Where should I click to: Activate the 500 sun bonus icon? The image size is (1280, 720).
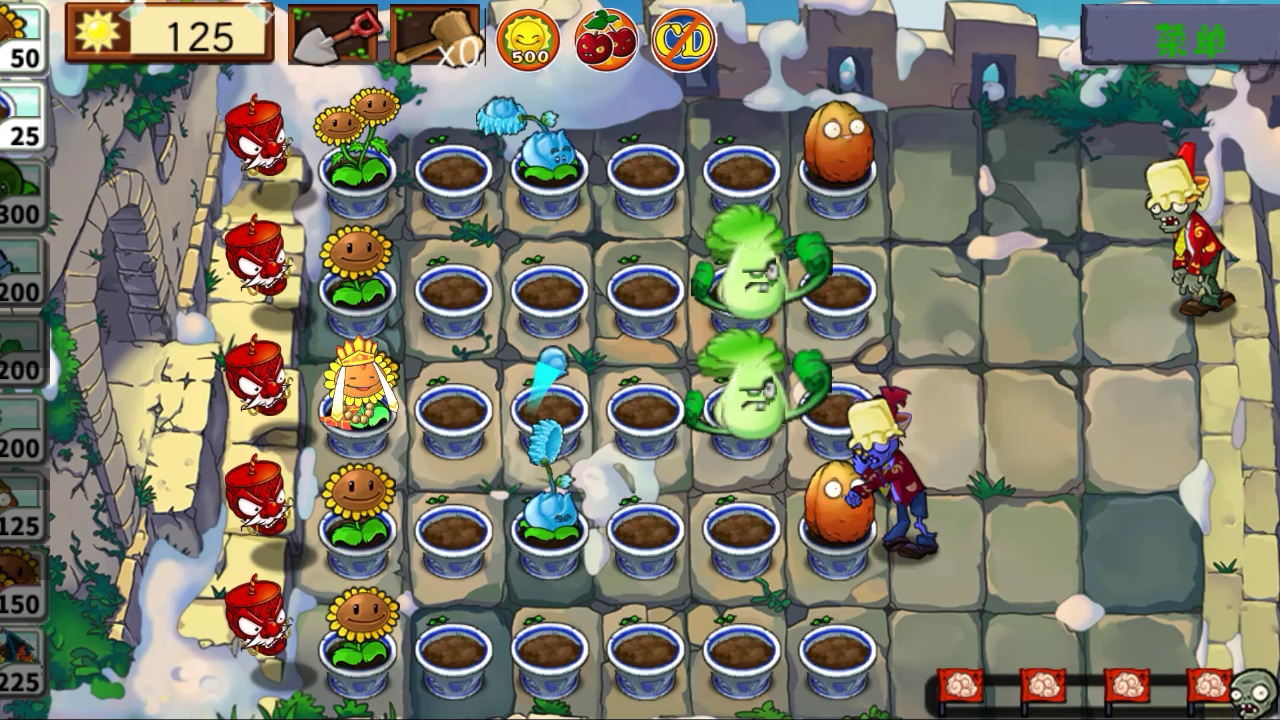click(529, 40)
